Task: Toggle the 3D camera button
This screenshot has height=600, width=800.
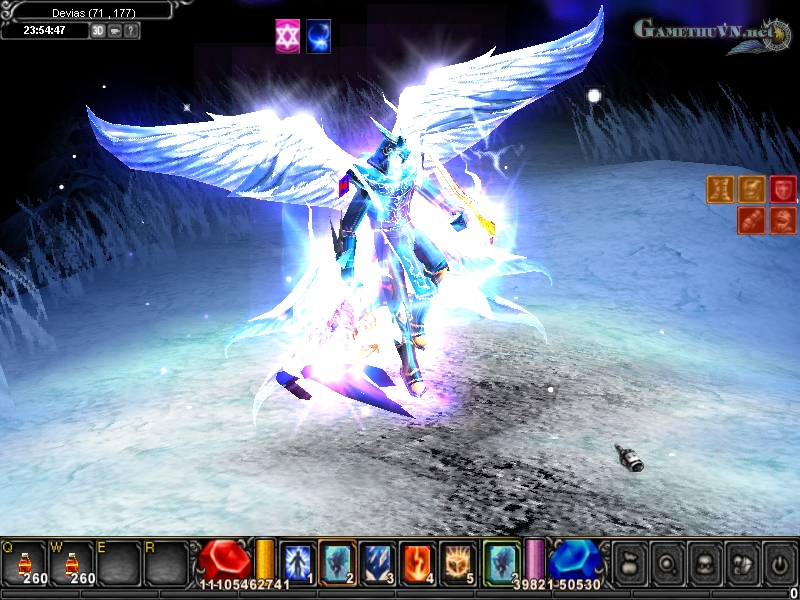Action: [98, 30]
